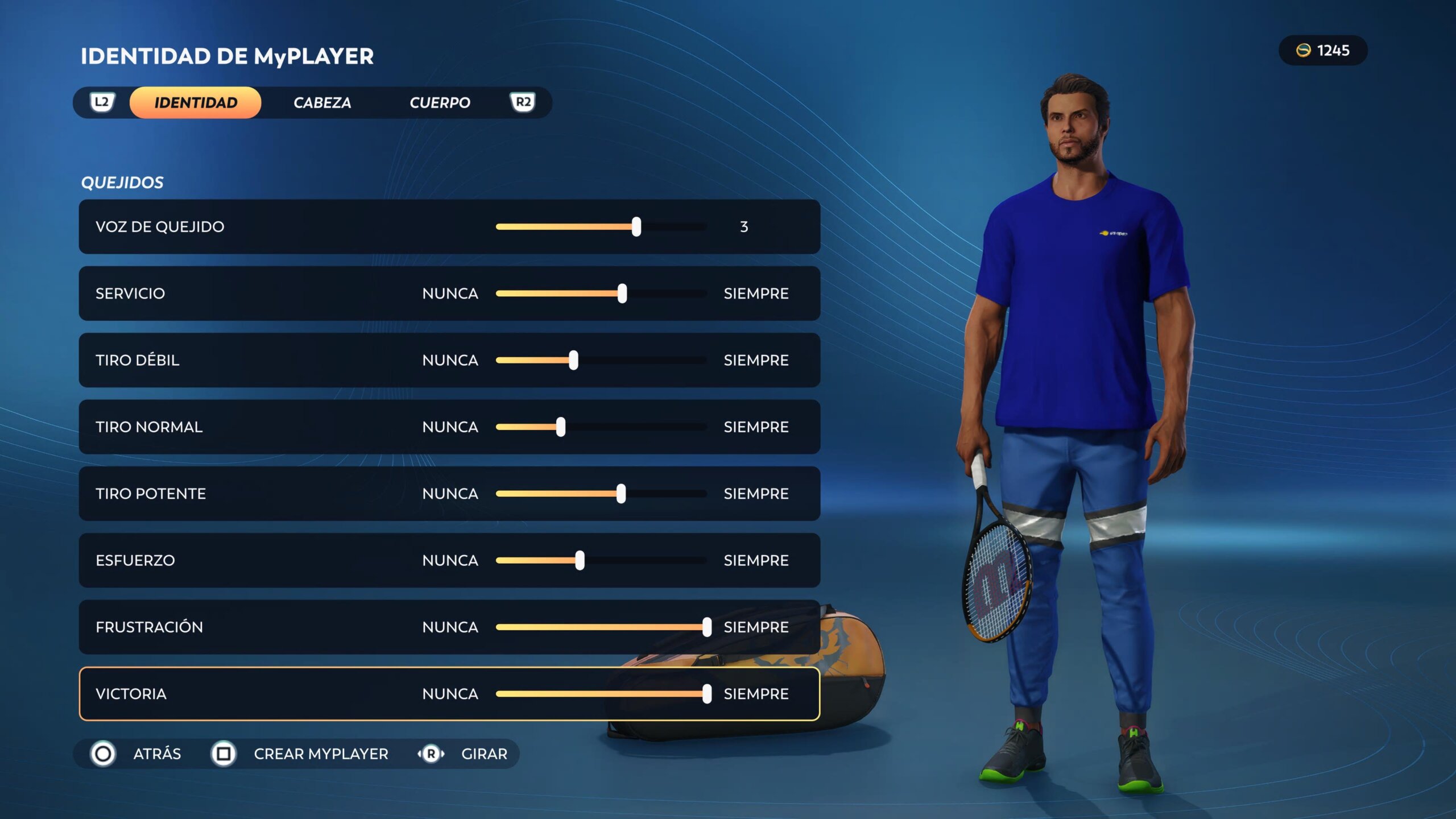Adjust the Voz de Quejido slider
1456x819 pixels.
click(636, 227)
